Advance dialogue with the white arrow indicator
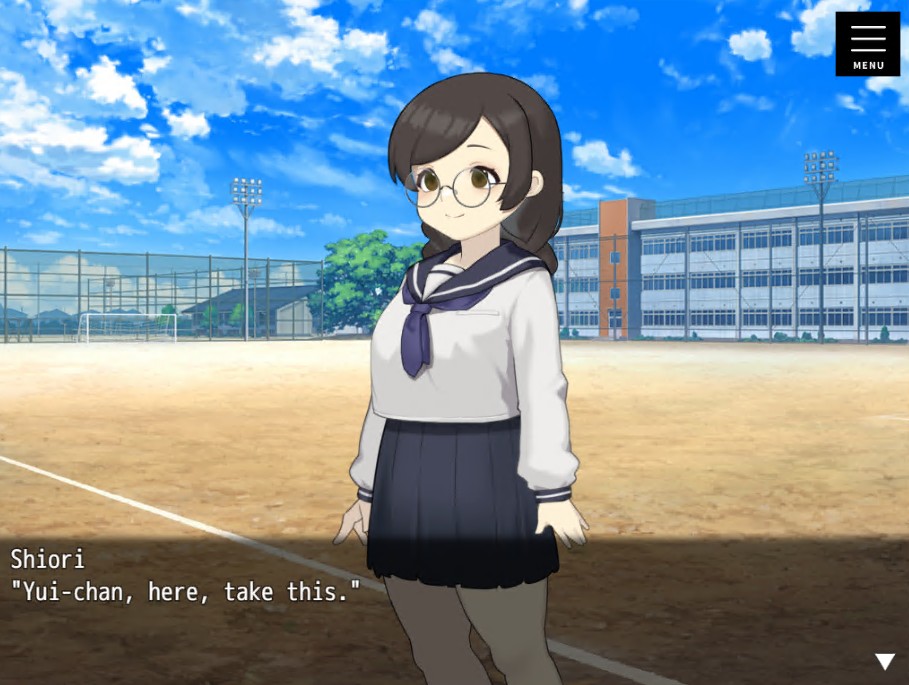 tap(884, 661)
